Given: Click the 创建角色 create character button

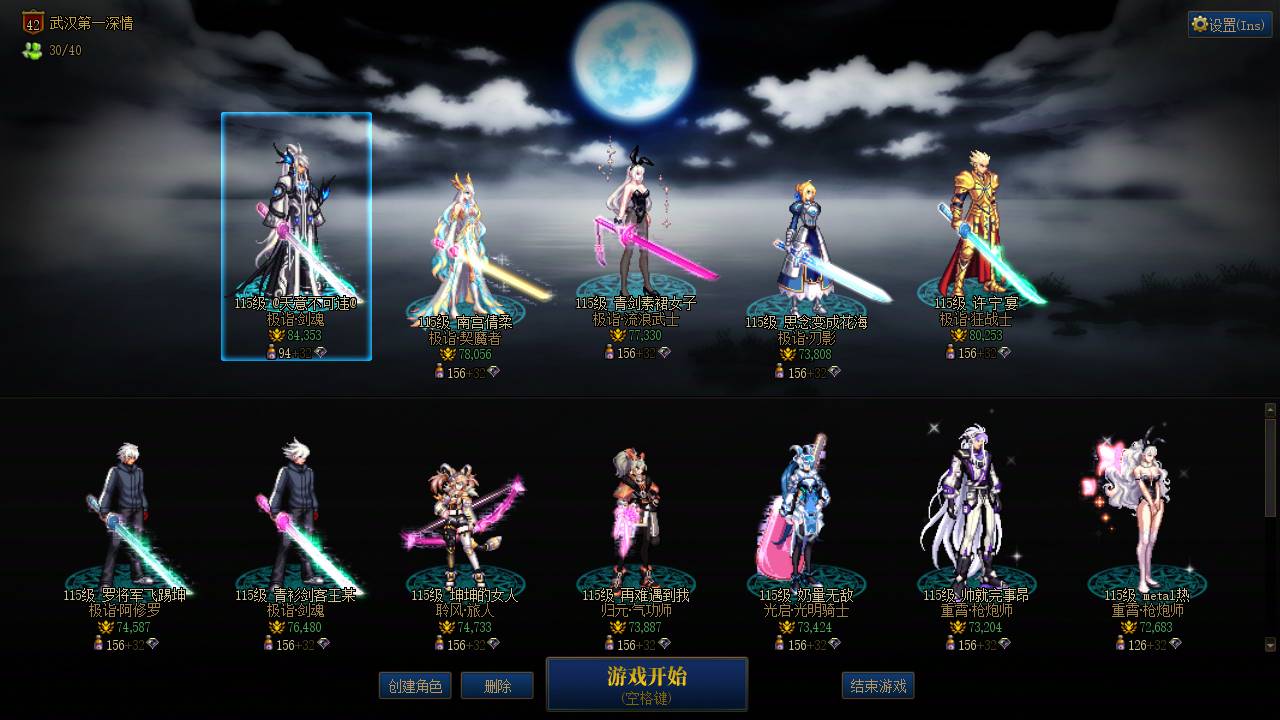Looking at the screenshot, I should pyautogui.click(x=415, y=686).
